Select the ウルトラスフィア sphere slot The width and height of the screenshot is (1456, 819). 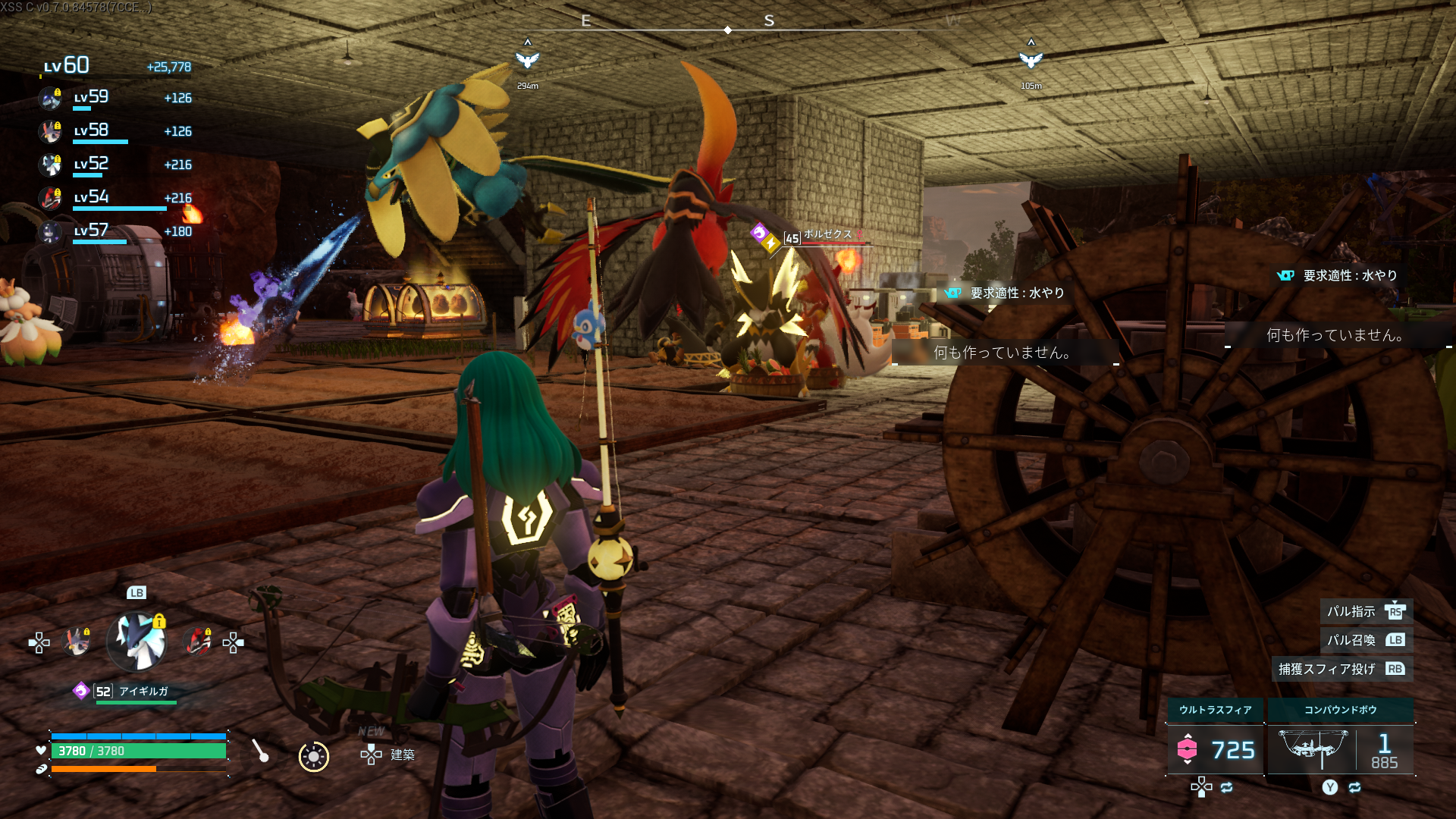[1215, 749]
